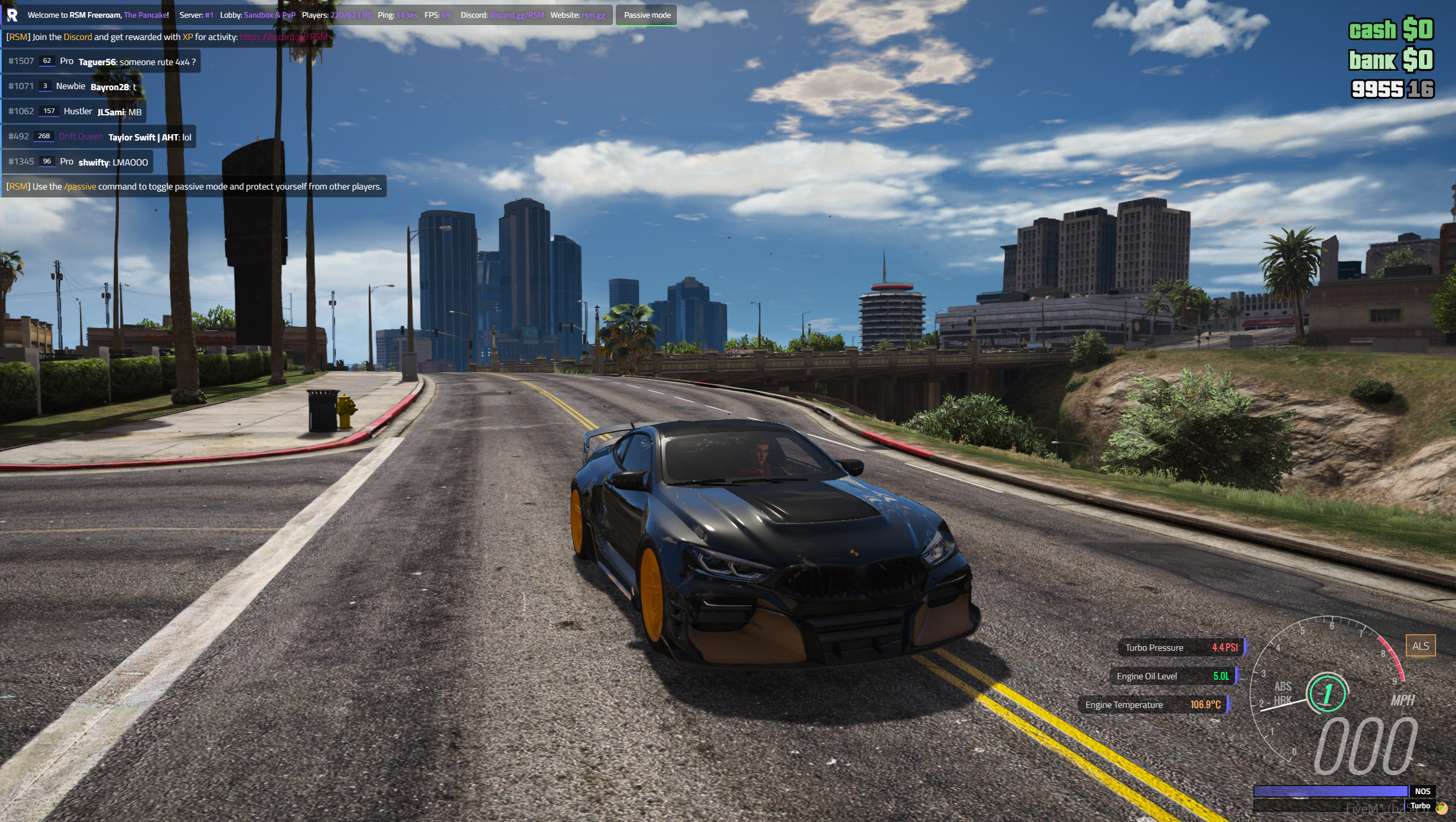
Task: Visit the rsm.gg website link
Action: coord(593,15)
